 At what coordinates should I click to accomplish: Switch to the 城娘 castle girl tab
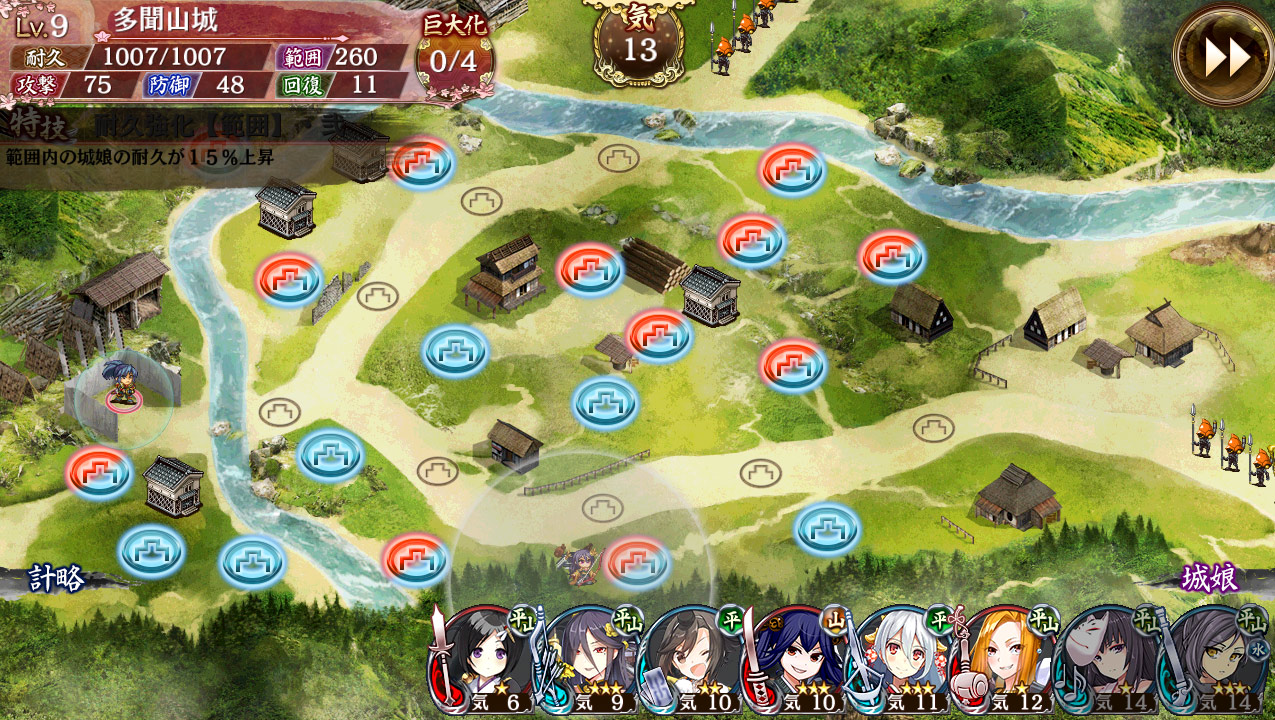1209,578
